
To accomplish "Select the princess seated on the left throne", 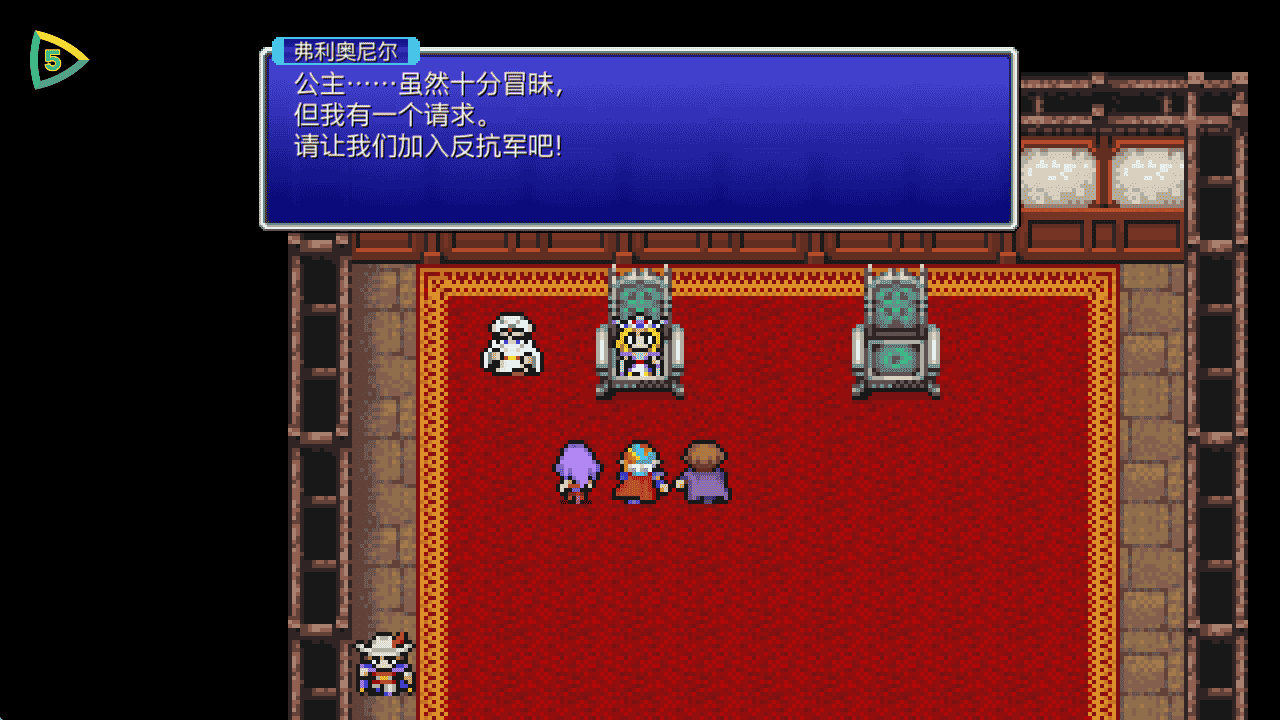I will (640, 345).
